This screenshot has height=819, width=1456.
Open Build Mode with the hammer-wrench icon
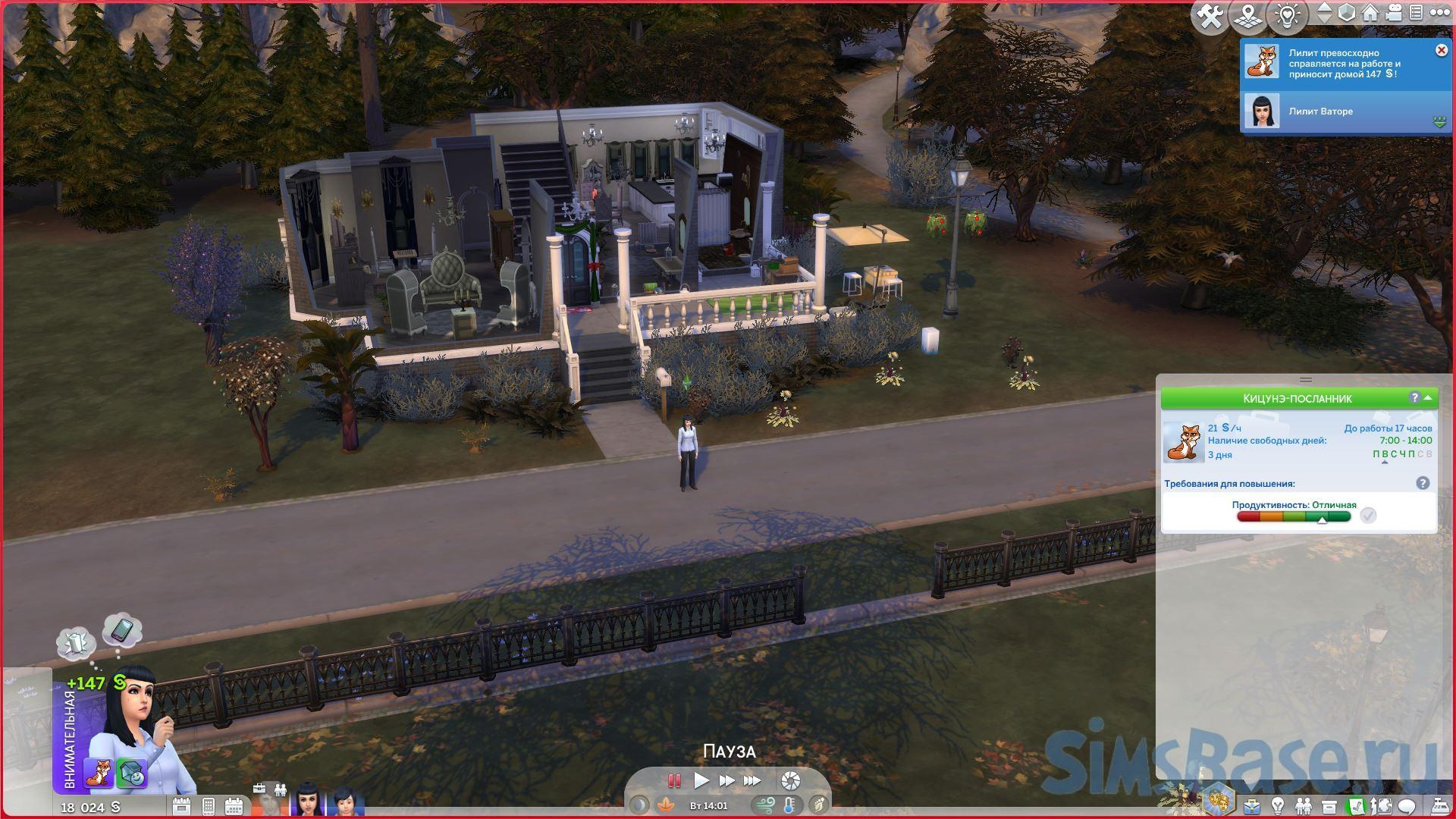coord(1210,17)
